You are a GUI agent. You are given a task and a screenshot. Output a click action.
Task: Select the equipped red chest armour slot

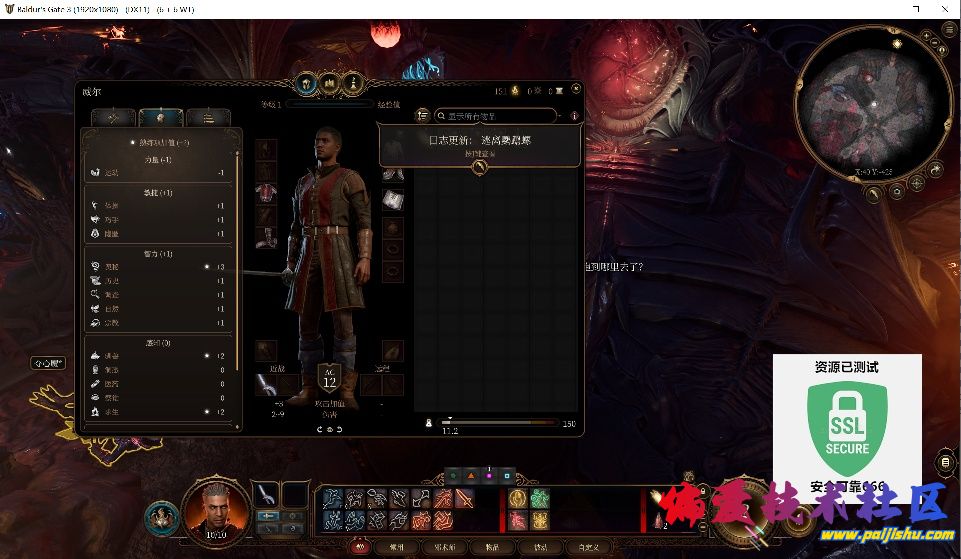click(265, 191)
